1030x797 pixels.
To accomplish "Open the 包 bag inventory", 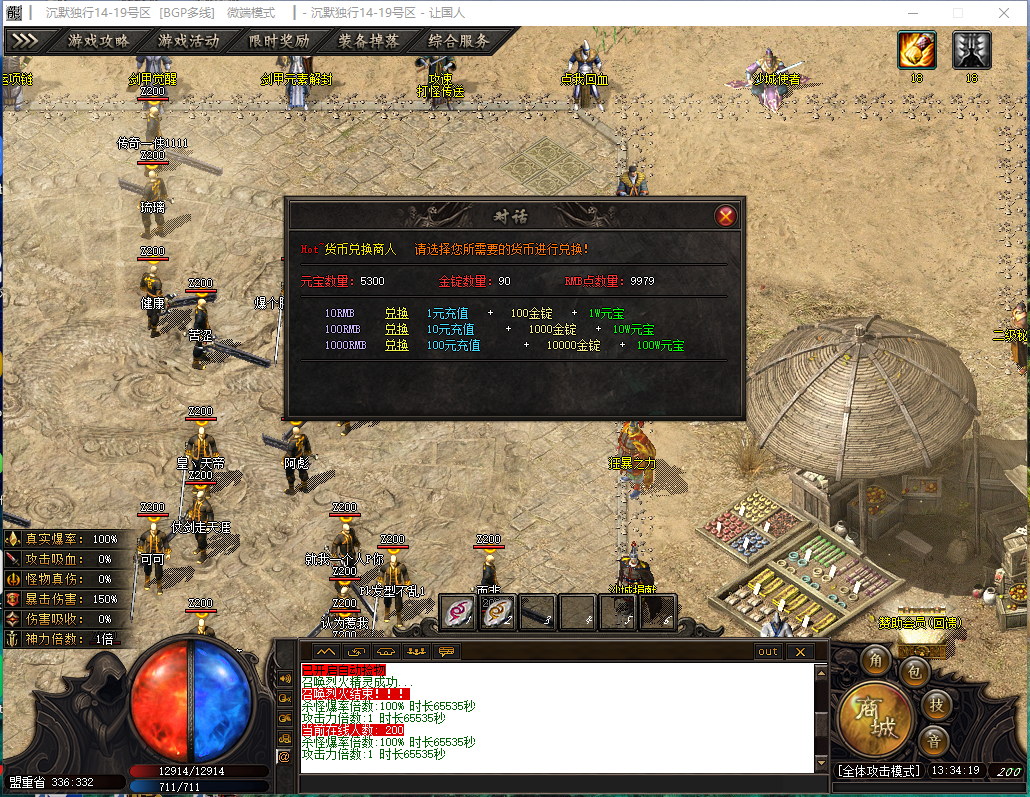I will point(914,672).
